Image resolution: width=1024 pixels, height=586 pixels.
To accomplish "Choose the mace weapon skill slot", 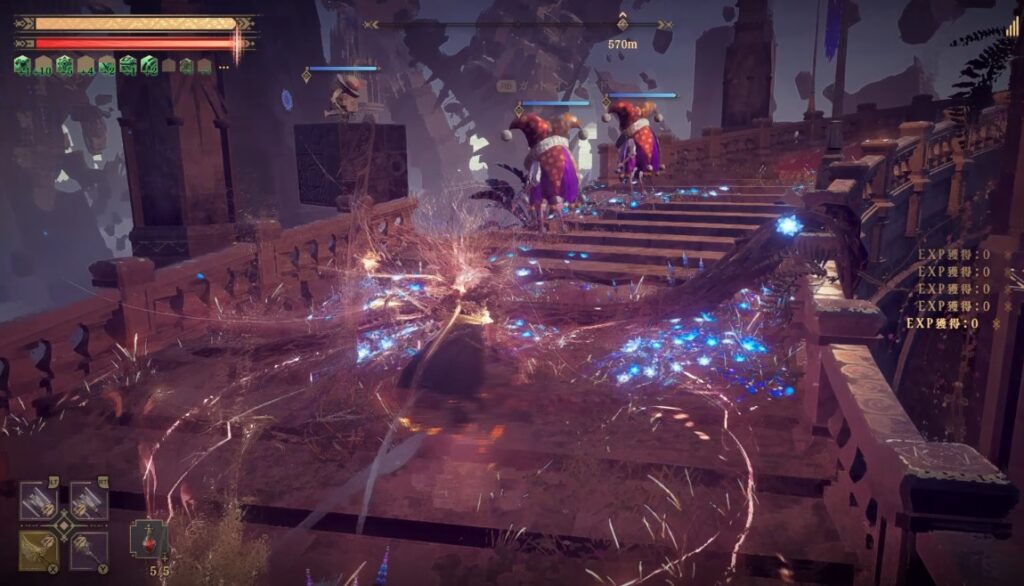I will (x=88, y=549).
